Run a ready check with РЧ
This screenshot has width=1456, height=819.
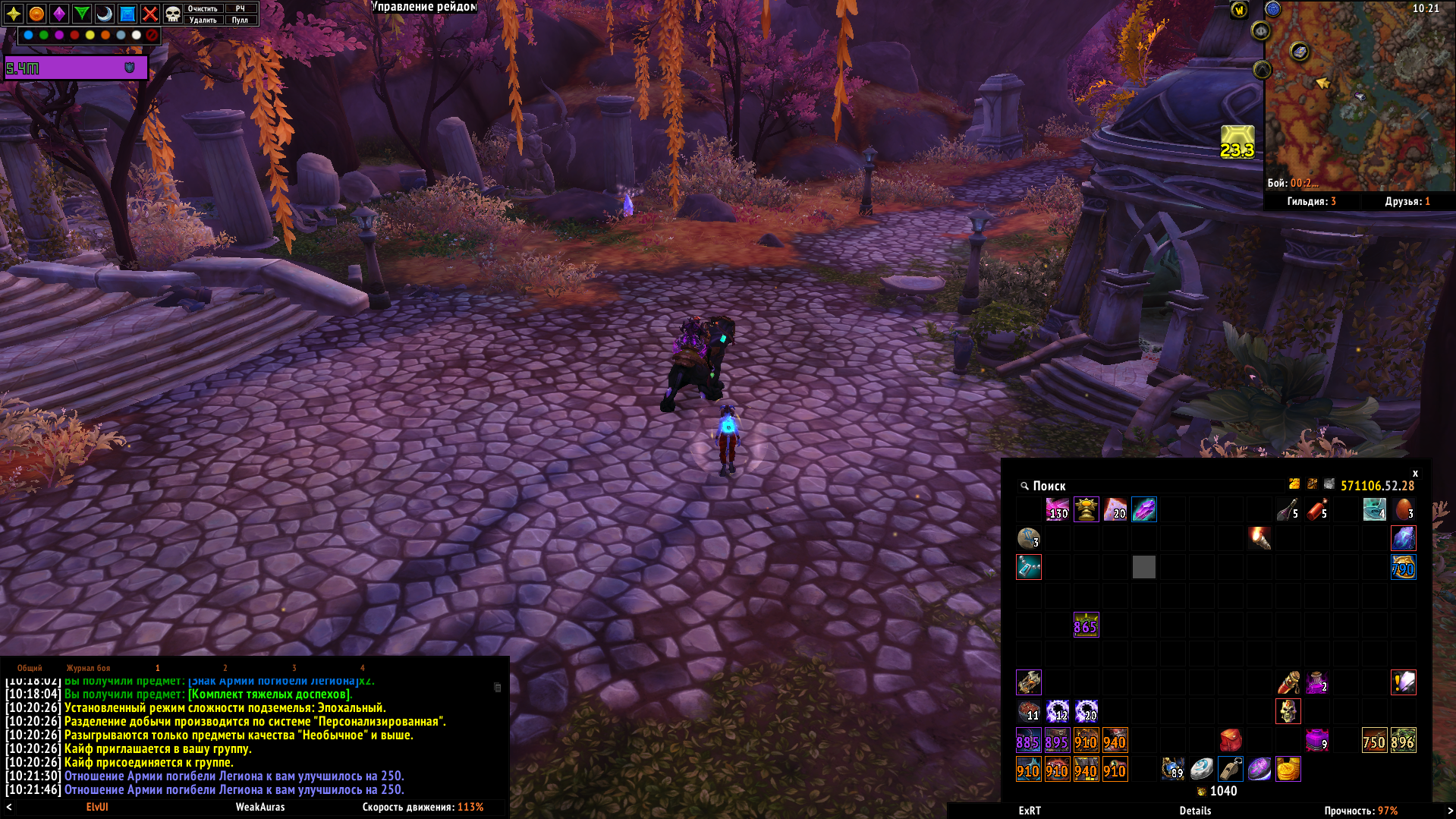coord(240,8)
